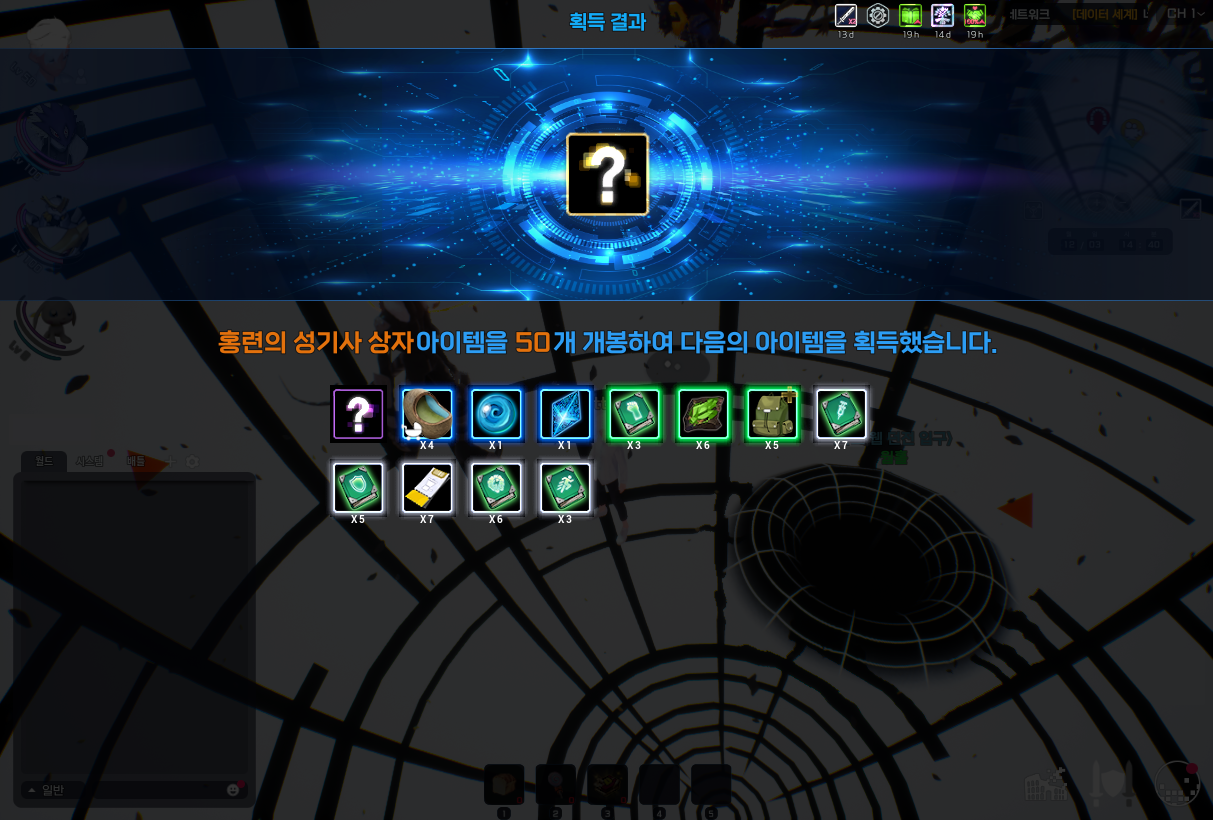This screenshot has height=820, width=1213.
Task: Click the large mystery box icon
Action: 607,174
